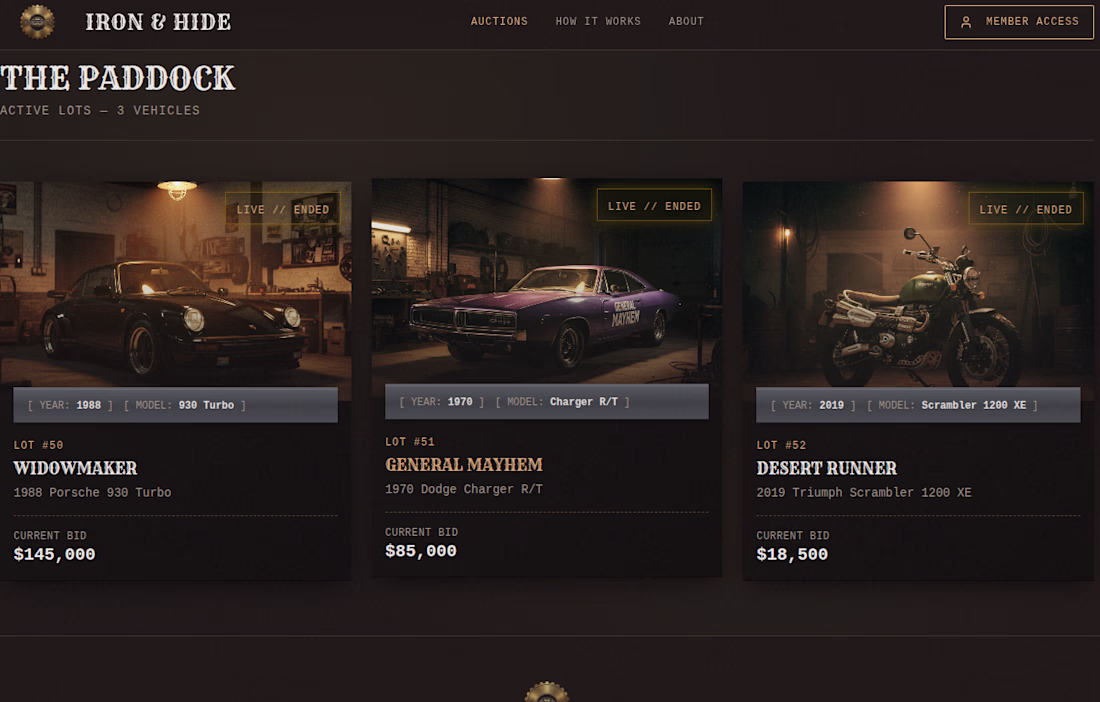Click the Live // Ended badge on Charger card
This screenshot has height=702, width=1100.
click(654, 205)
